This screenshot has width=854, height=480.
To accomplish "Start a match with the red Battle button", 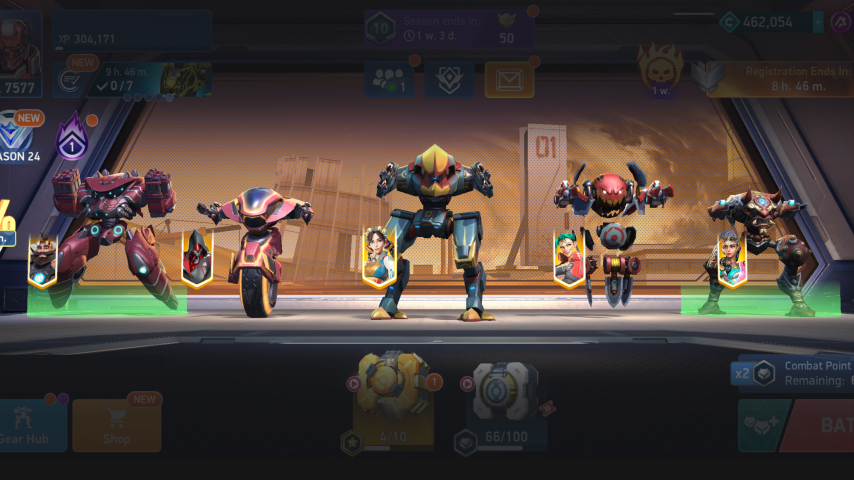I will pos(820,425).
